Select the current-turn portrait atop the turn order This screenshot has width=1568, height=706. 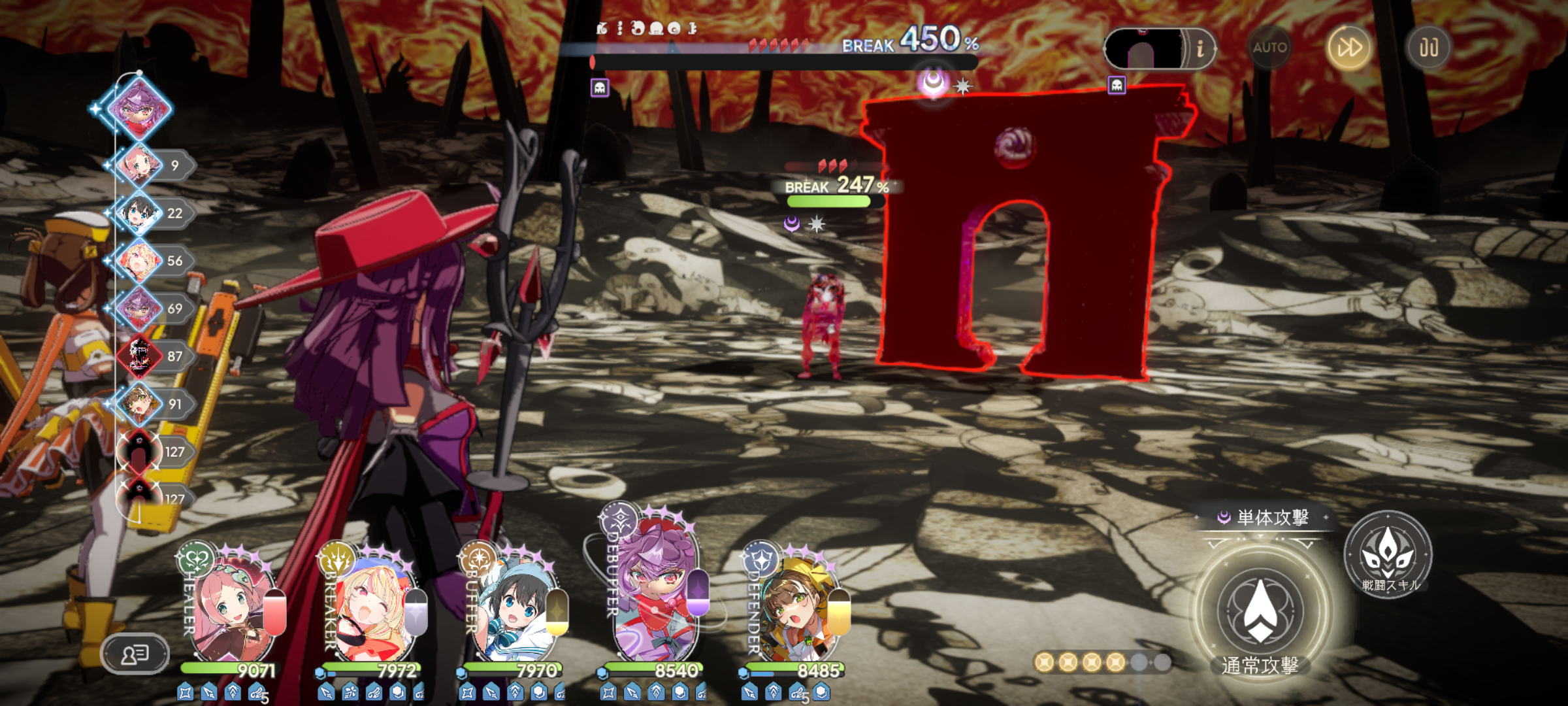[139, 109]
